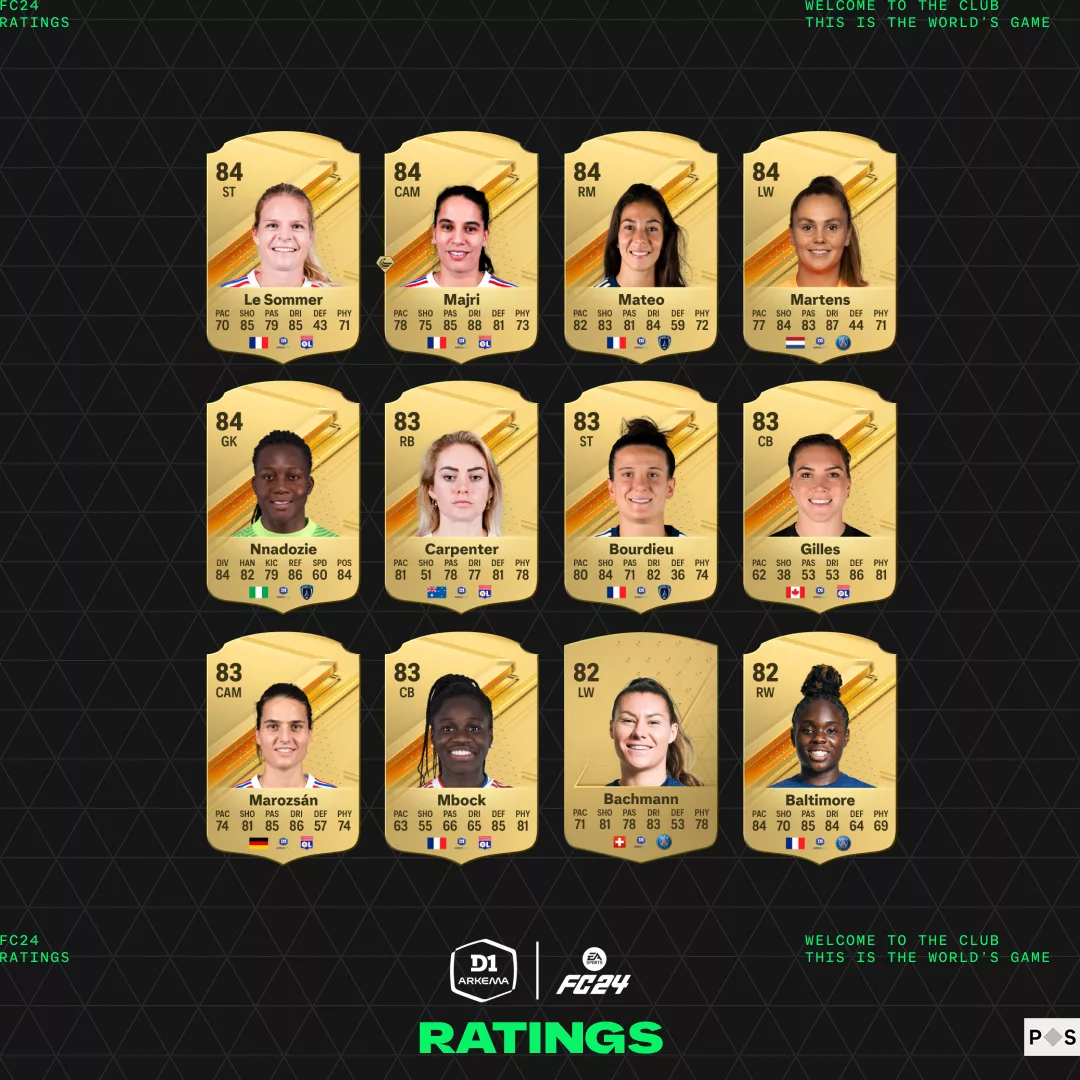This screenshot has height=1080, width=1080.
Task: Choose the Carpenter RB card
Action: (x=461, y=495)
